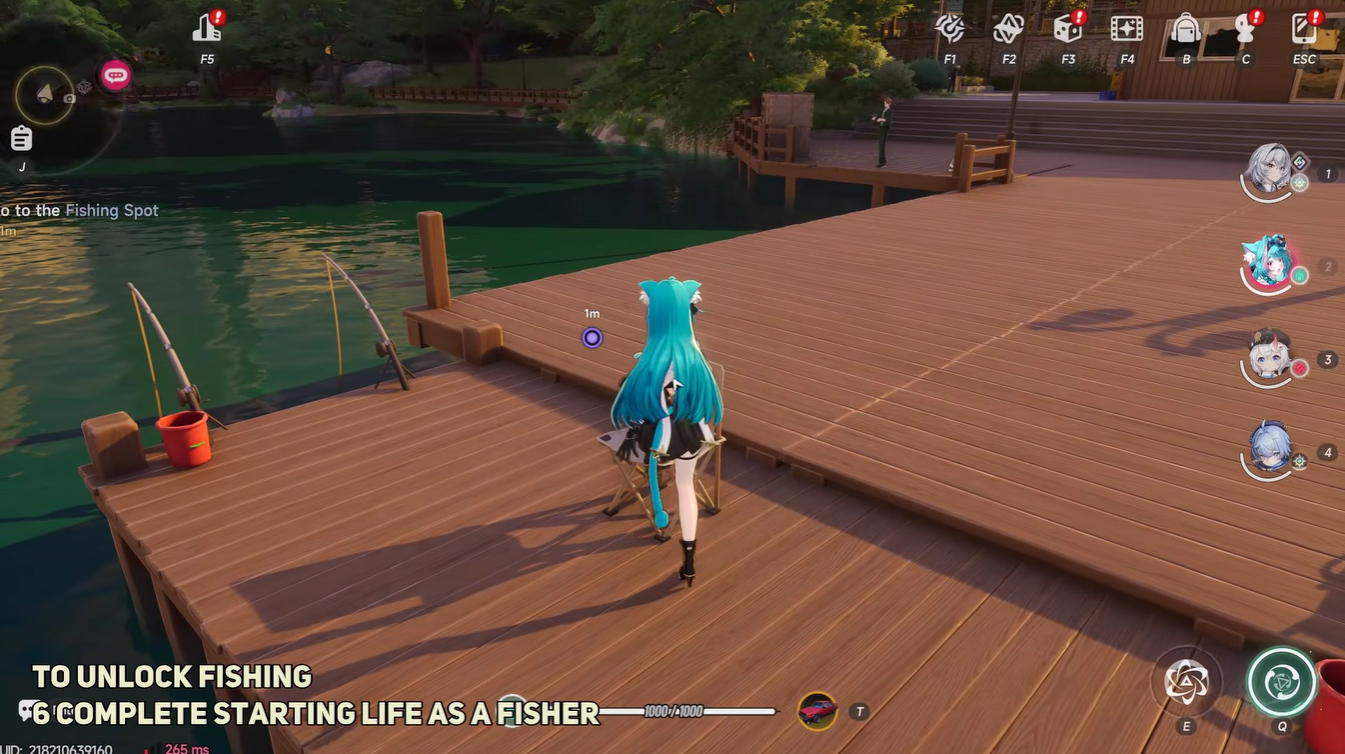Screen dimensions: 1345x754
Task: Open the pink chat bubble
Action: coord(115,74)
